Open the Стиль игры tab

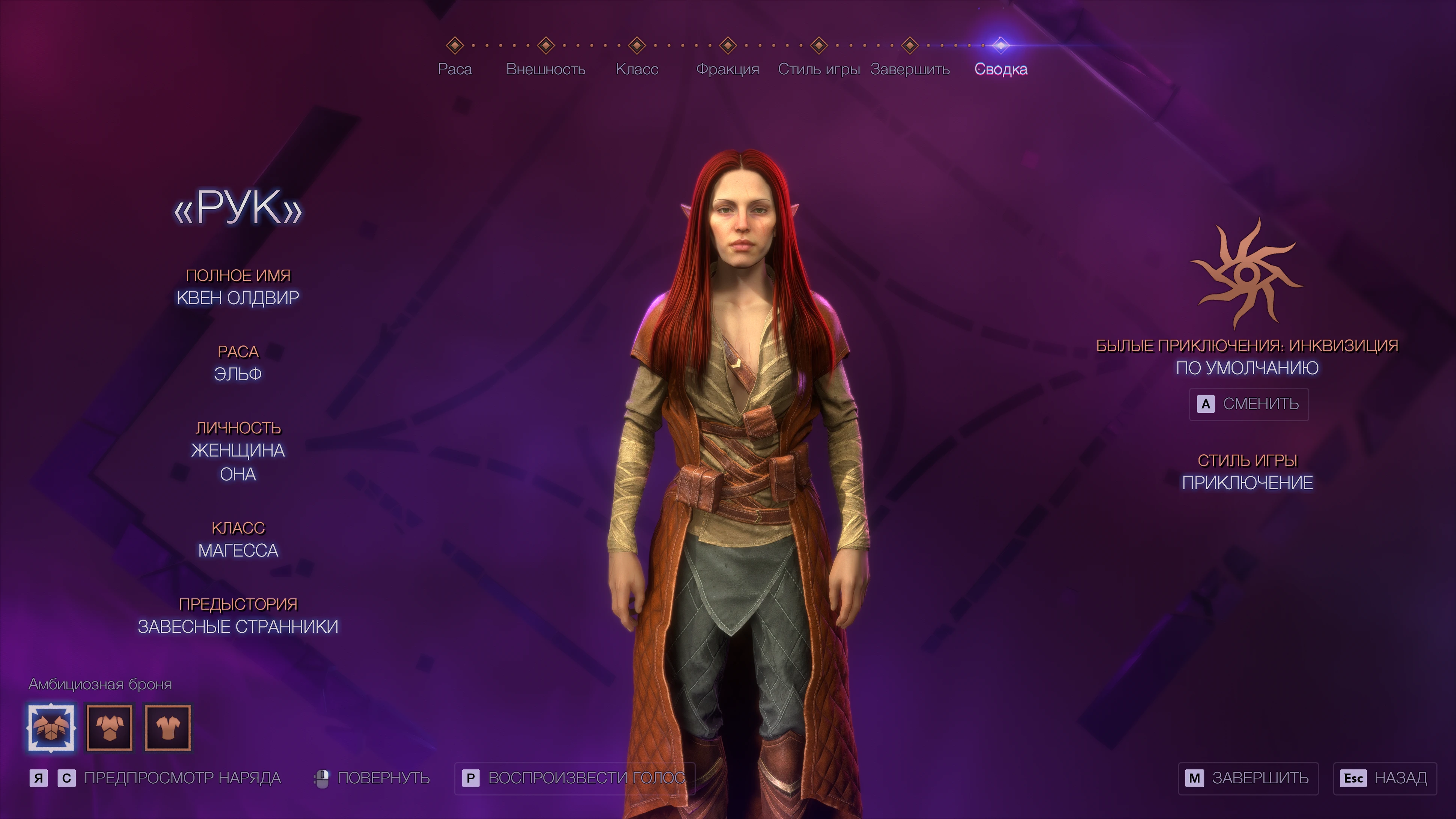pos(818,69)
